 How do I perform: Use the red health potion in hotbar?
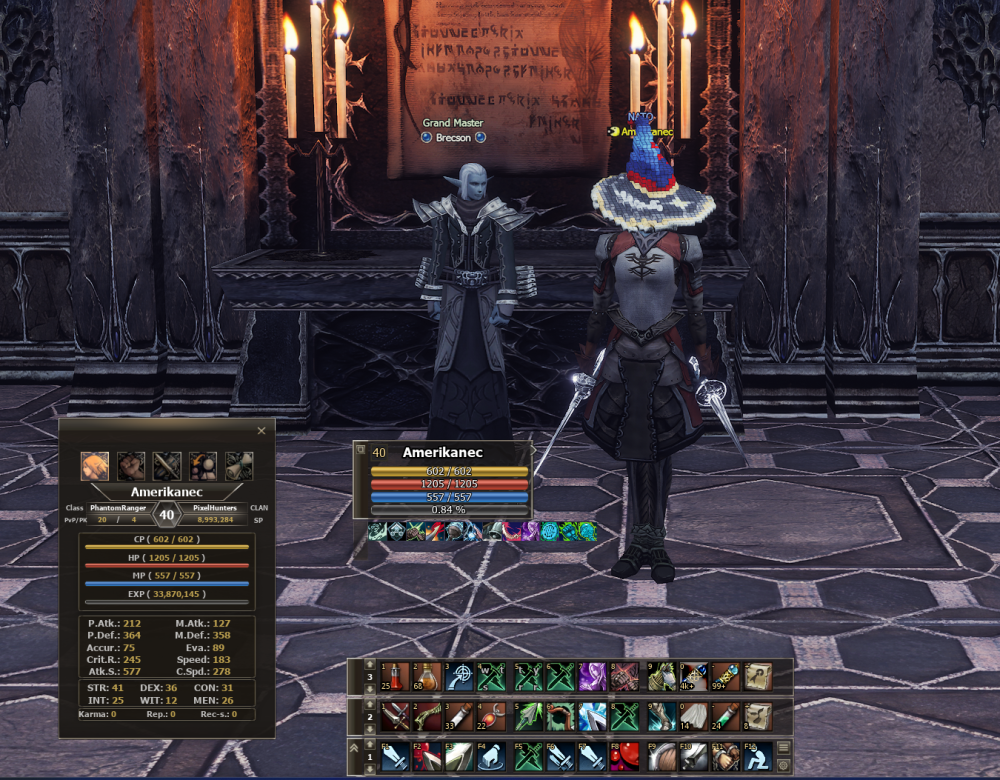[393, 676]
